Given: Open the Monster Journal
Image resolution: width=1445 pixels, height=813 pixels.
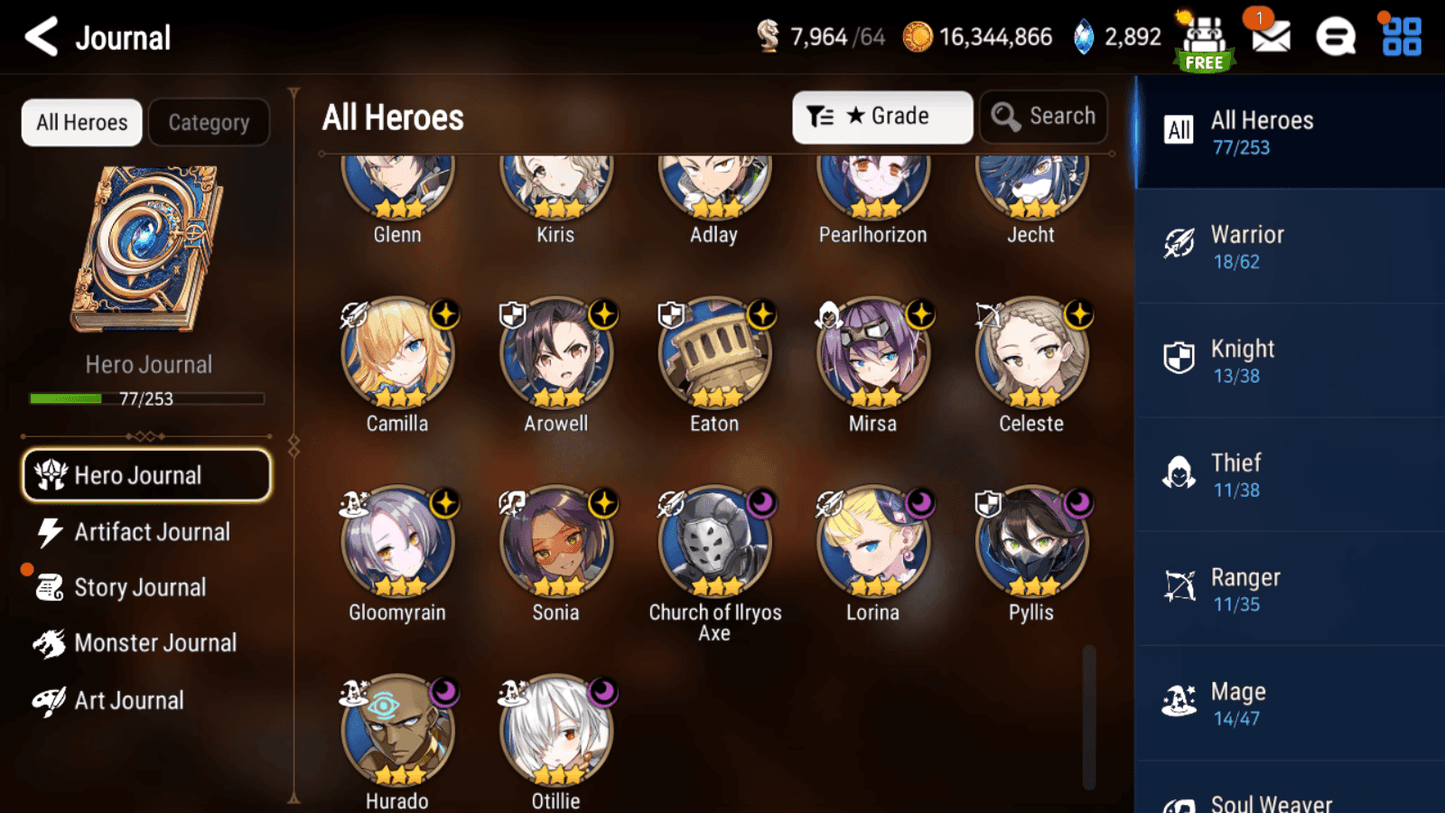Looking at the screenshot, I should pyautogui.click(x=155, y=643).
